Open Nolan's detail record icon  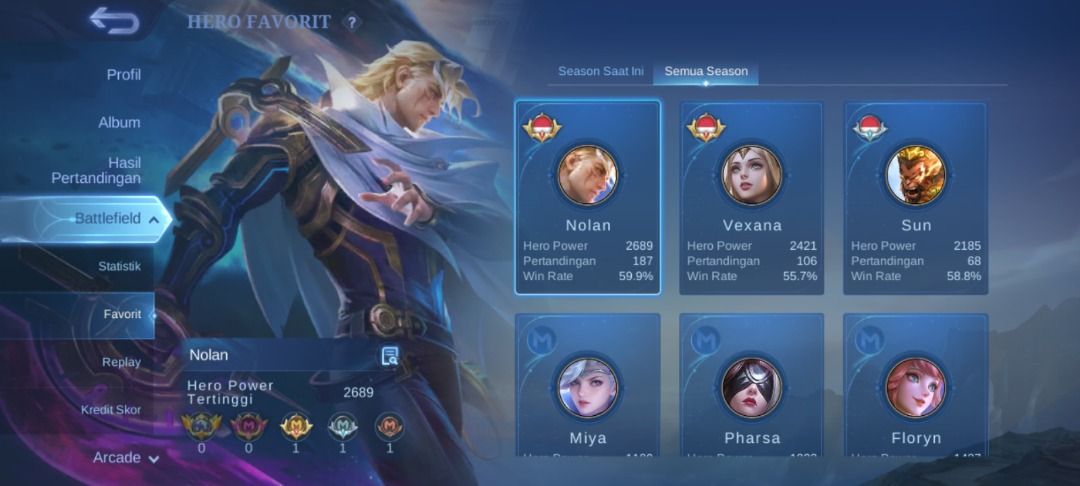point(390,355)
